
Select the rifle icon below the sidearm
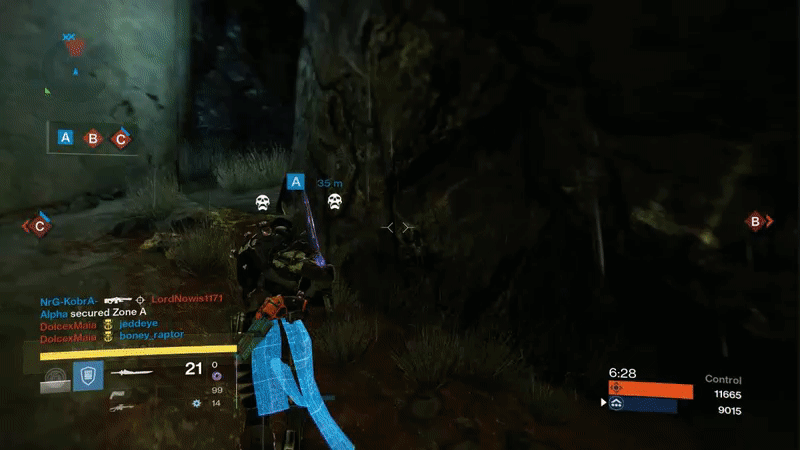pyautogui.click(x=119, y=407)
